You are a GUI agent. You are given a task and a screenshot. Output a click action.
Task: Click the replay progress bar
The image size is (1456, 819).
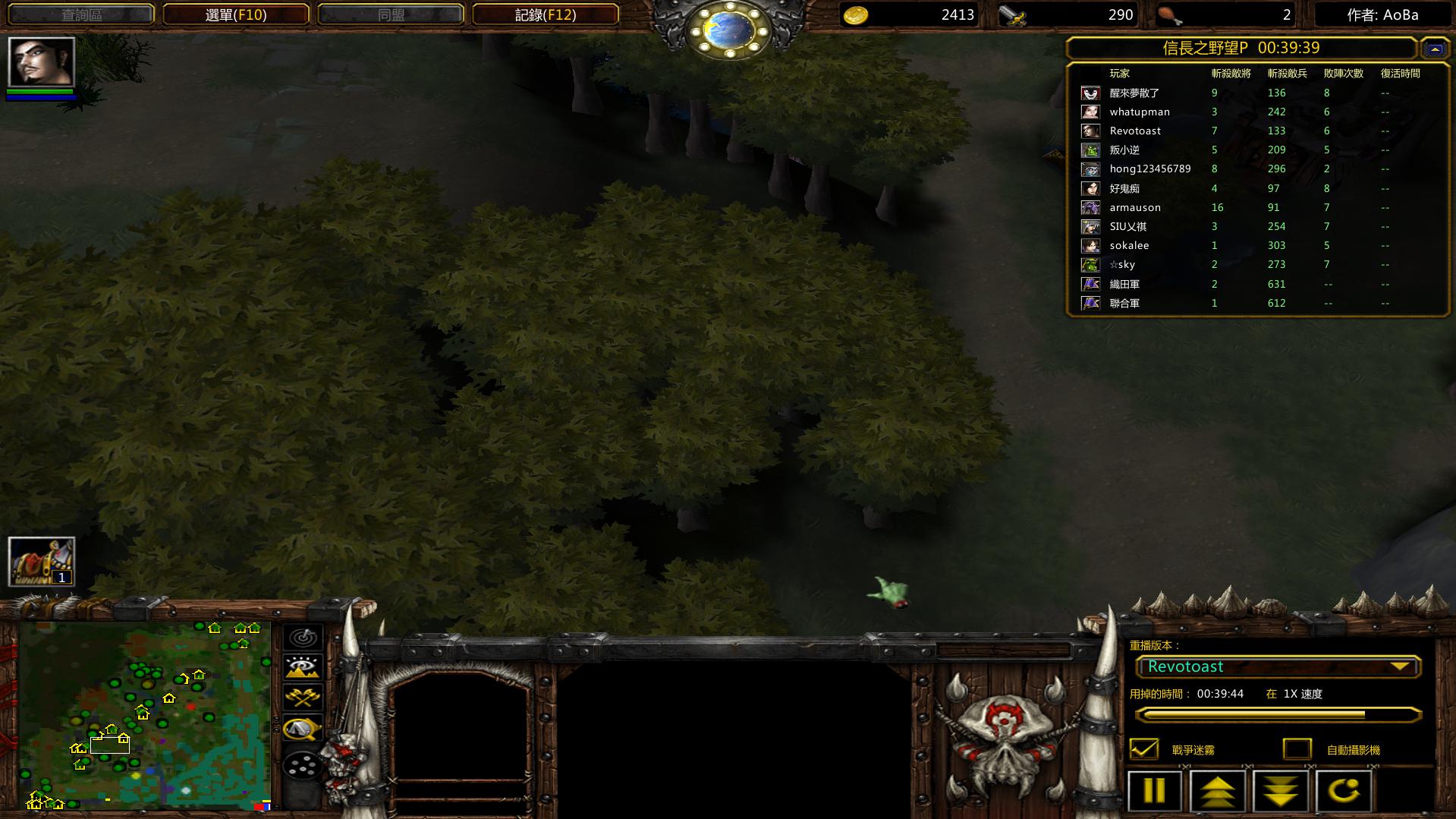pyautogui.click(x=1278, y=714)
